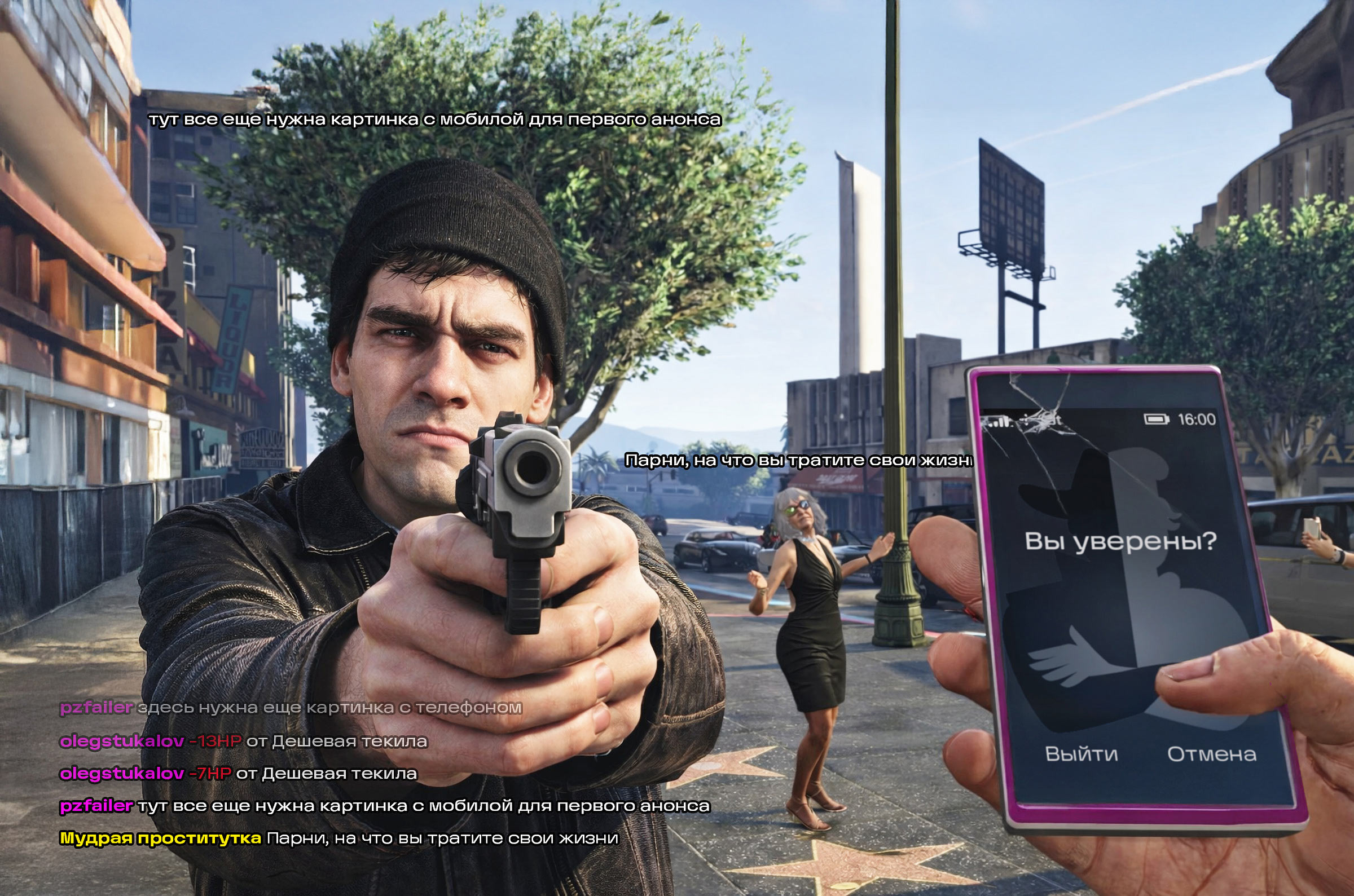The width and height of the screenshot is (1354, 896).
Task: Confirm exit with the Выйти button
Action: pos(1081,754)
